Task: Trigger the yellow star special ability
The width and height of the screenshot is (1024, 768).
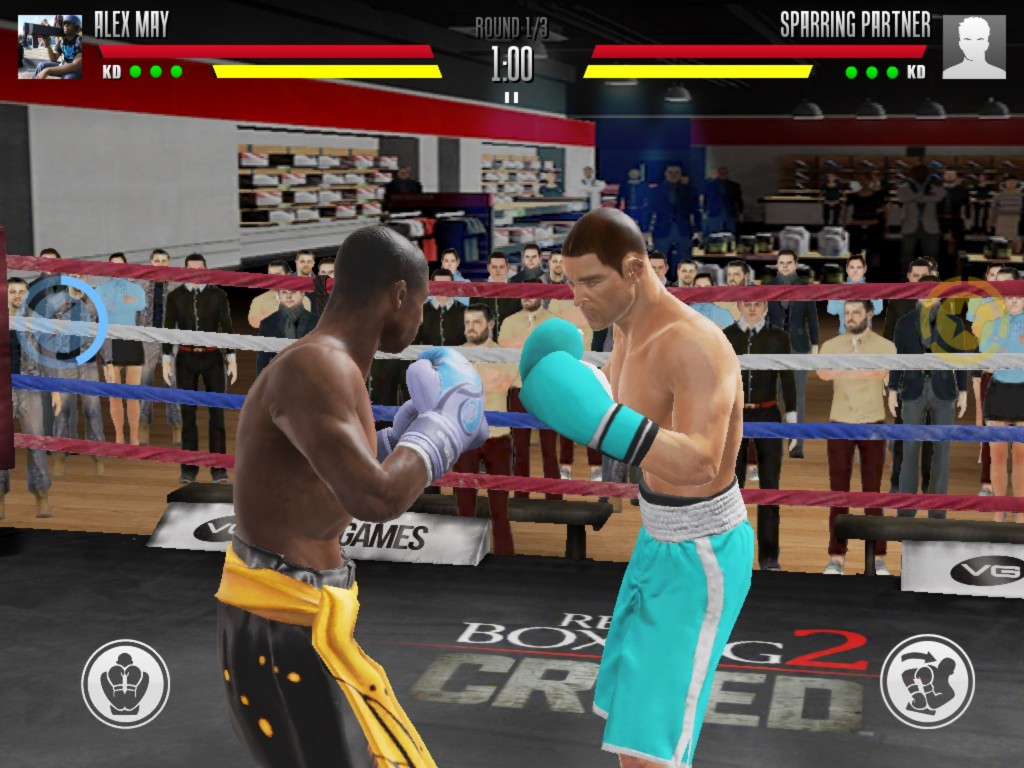Action: pos(962,319)
